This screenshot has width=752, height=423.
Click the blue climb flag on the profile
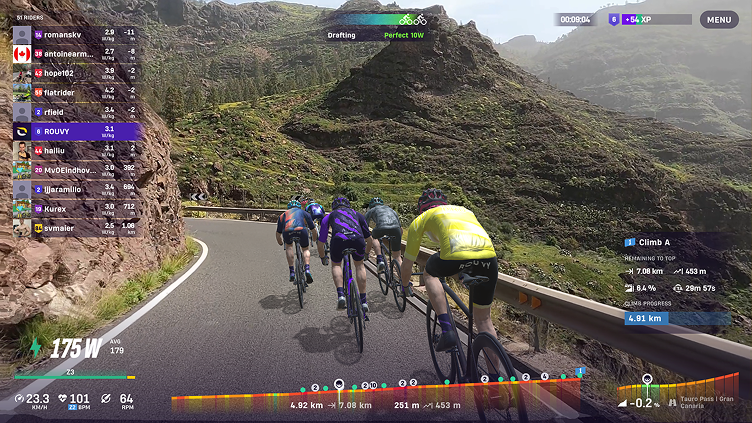579,373
